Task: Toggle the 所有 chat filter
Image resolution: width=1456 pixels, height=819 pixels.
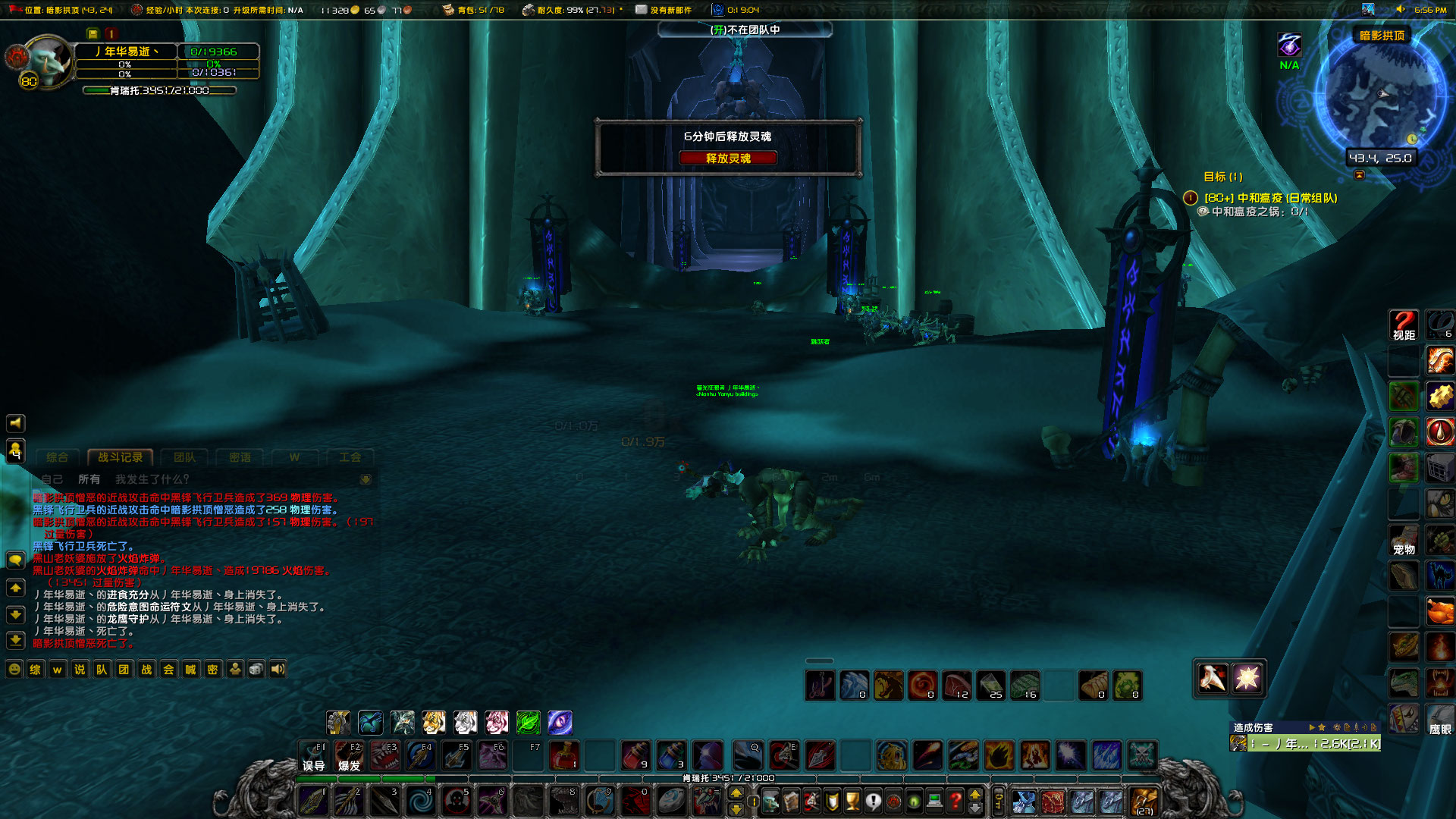Action: click(x=89, y=479)
